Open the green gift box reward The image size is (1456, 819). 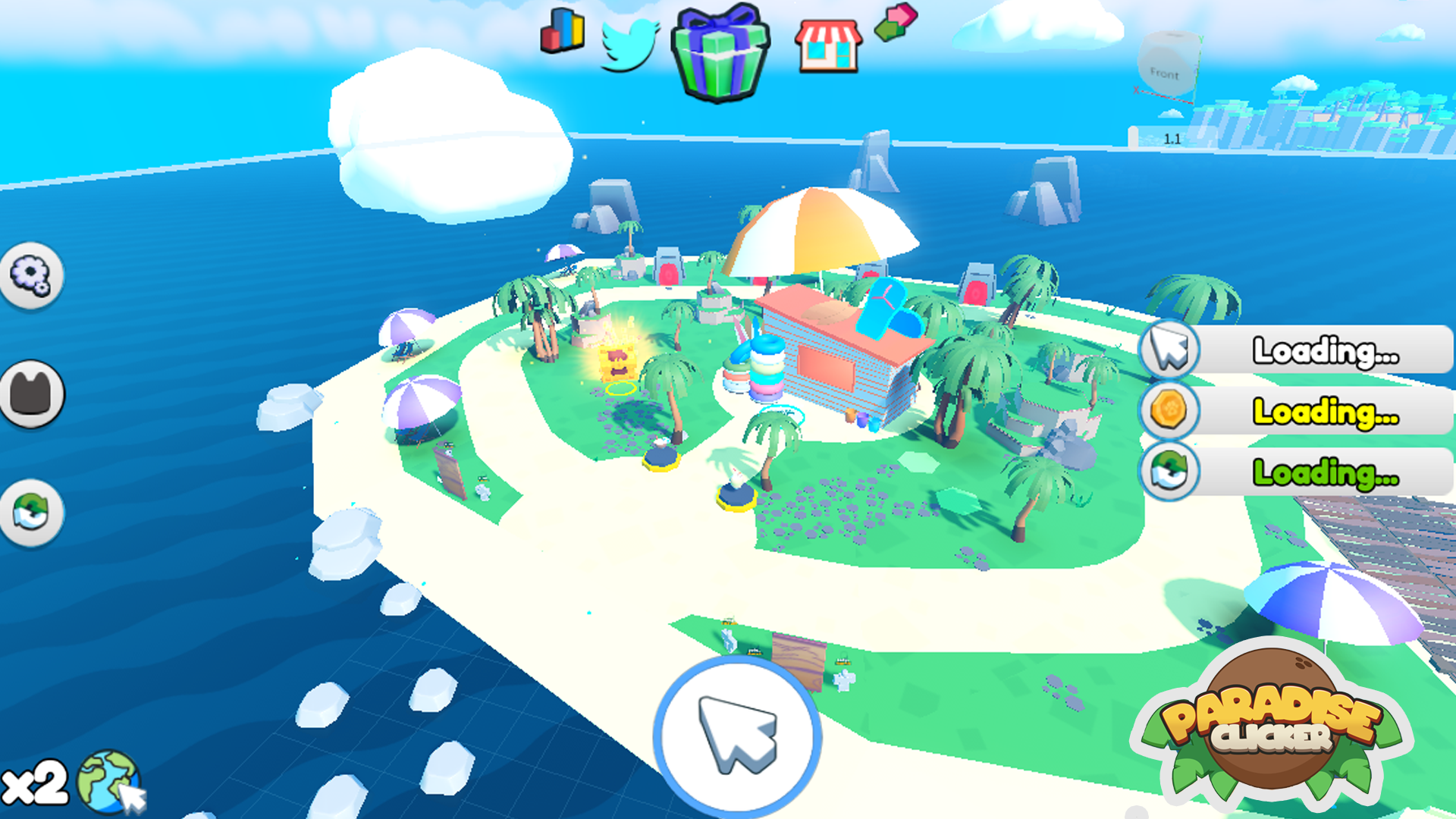click(720, 53)
